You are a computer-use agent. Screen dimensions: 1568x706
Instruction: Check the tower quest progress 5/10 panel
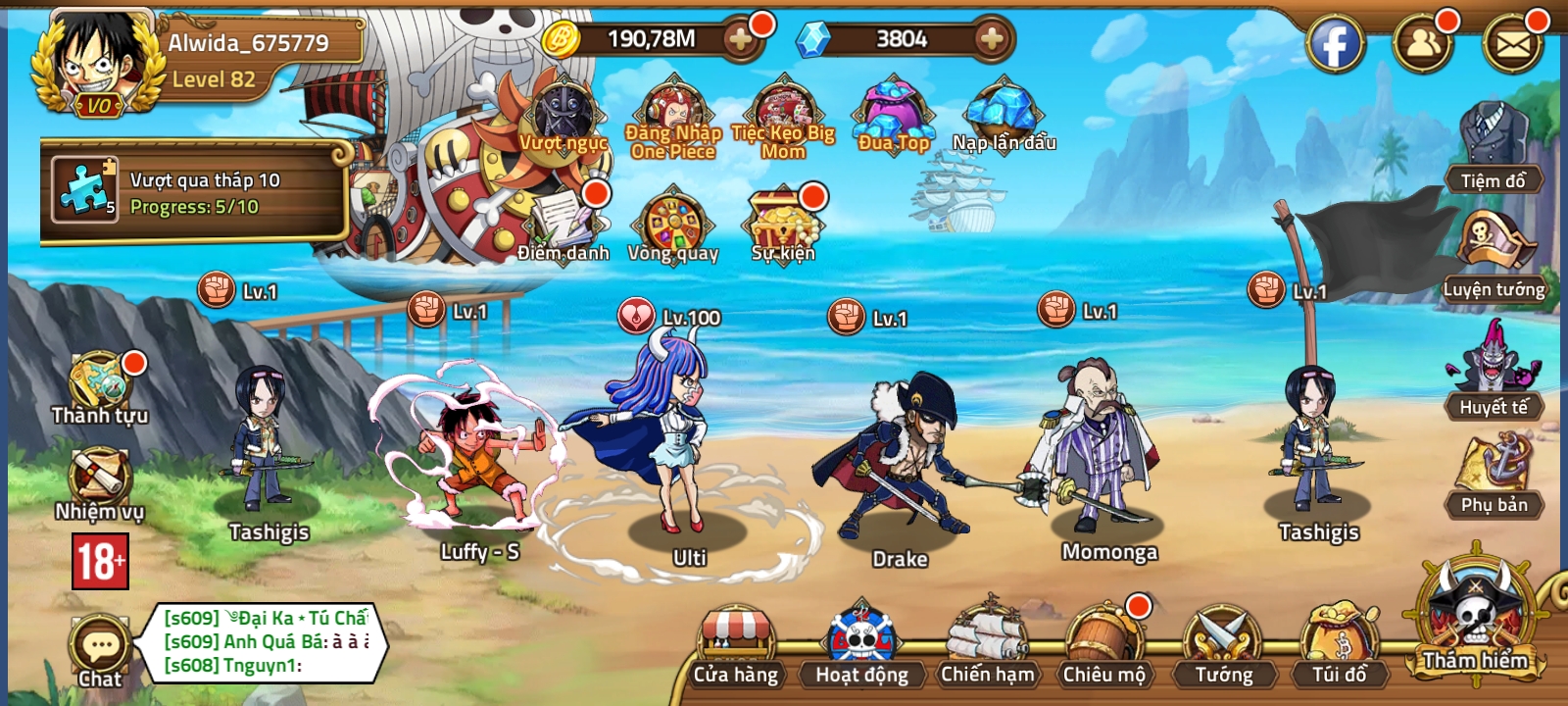pyautogui.click(x=196, y=191)
